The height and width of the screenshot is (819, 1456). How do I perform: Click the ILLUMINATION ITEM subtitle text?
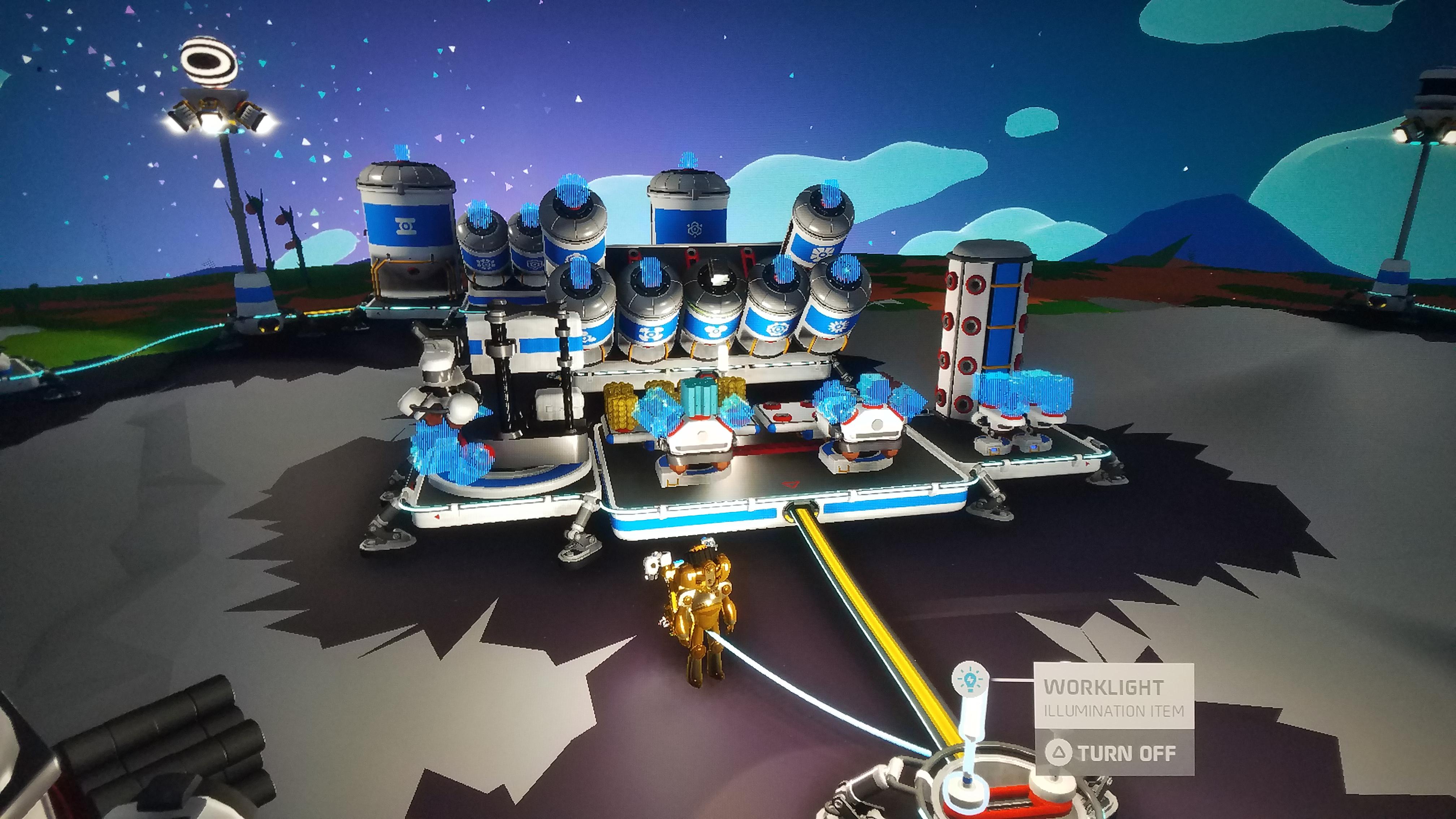point(1115,712)
